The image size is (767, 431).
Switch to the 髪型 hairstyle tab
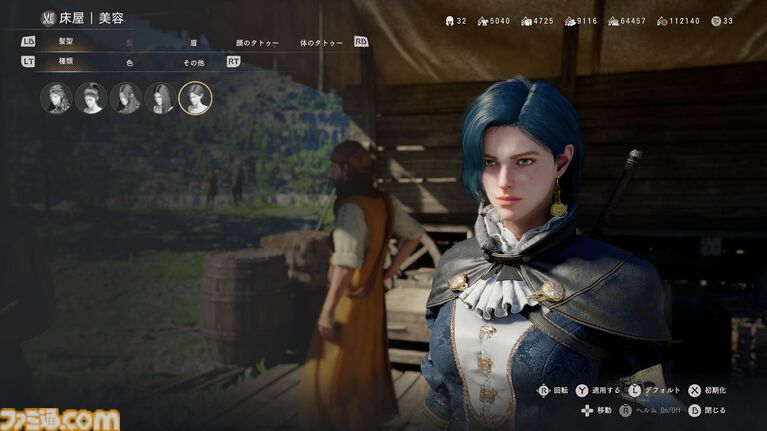coord(66,42)
